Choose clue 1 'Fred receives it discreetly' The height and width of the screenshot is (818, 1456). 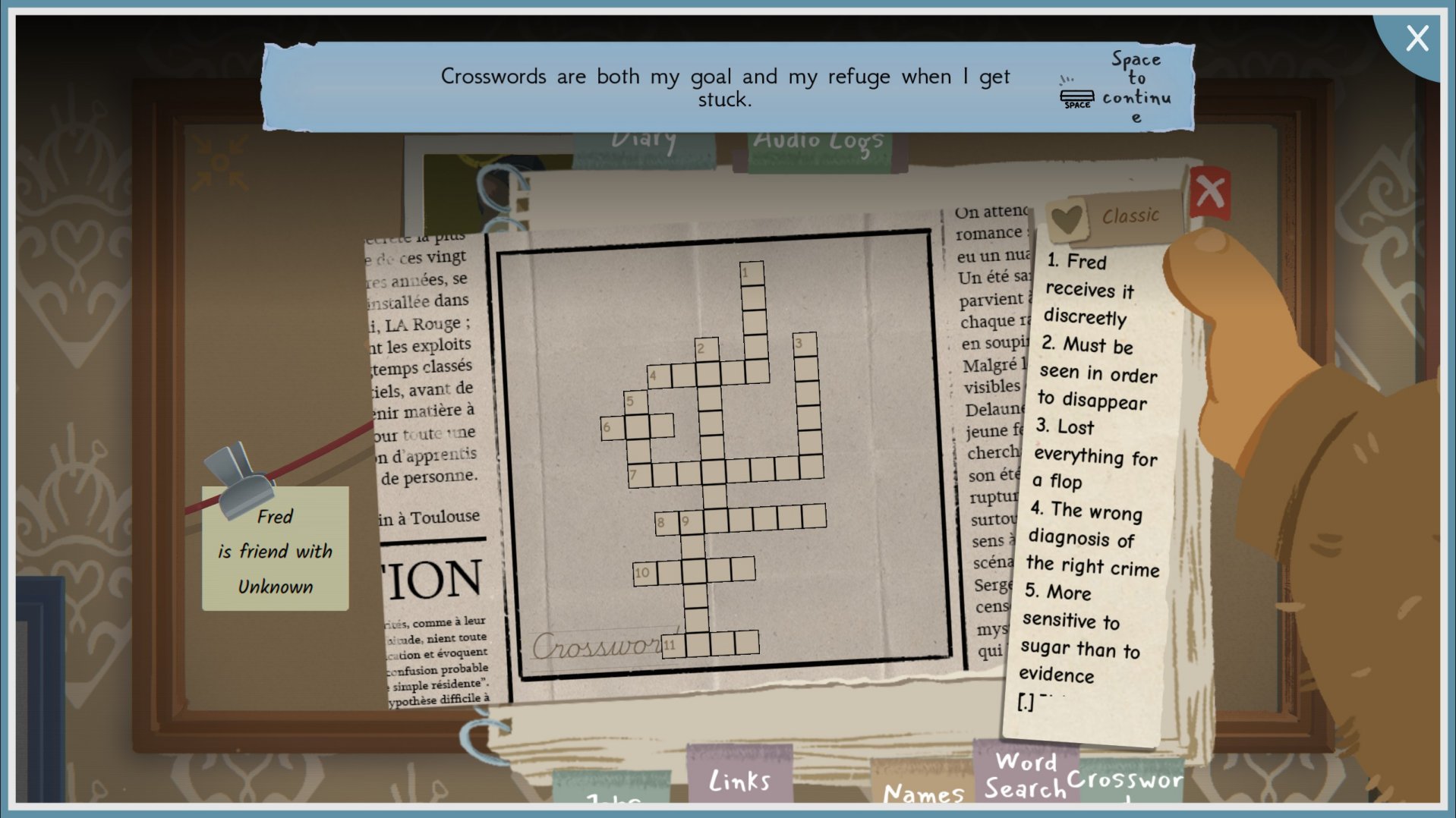[1088, 289]
